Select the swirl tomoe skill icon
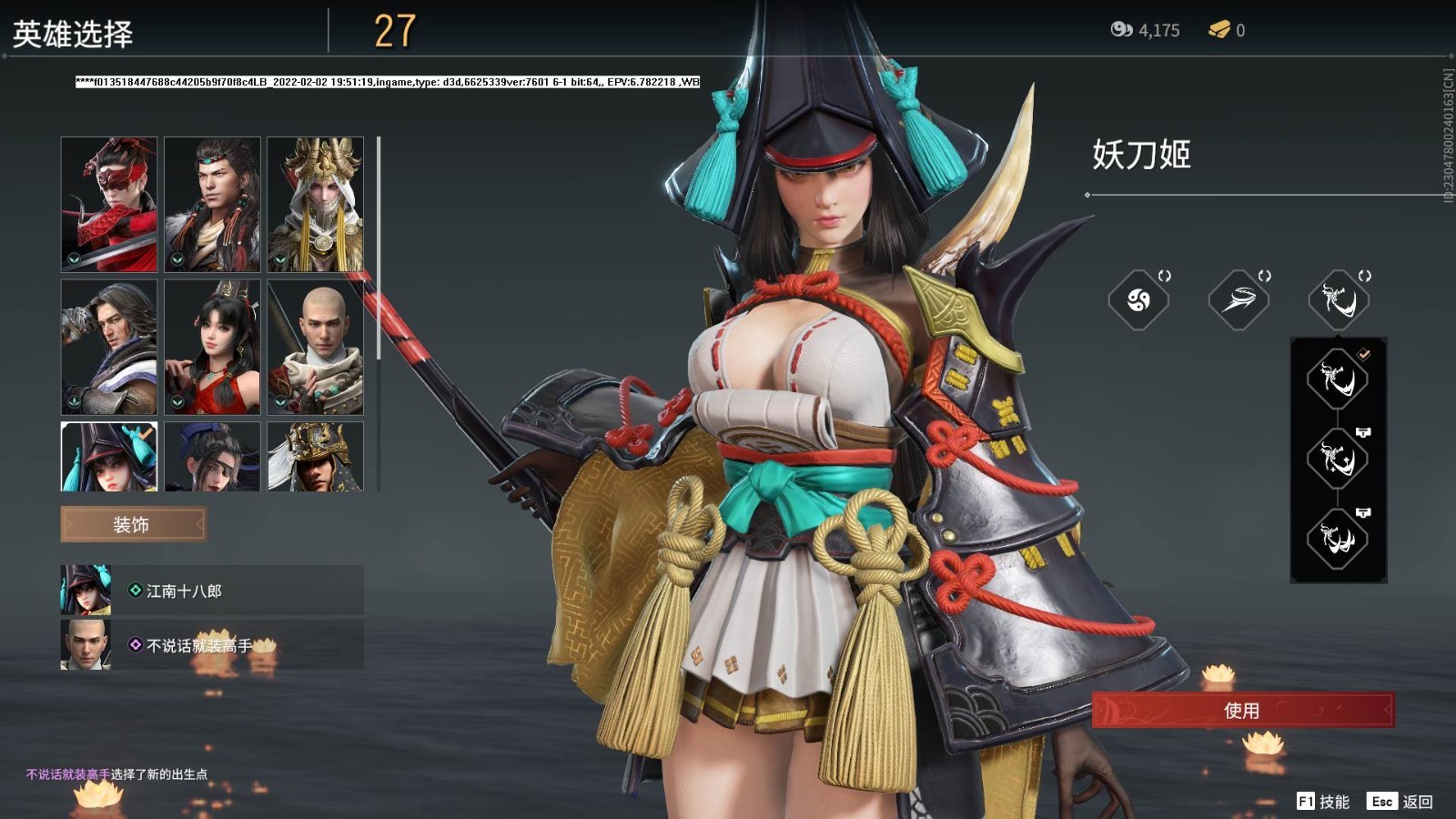Viewport: 1456px width, 819px height. pyautogui.click(x=1138, y=299)
